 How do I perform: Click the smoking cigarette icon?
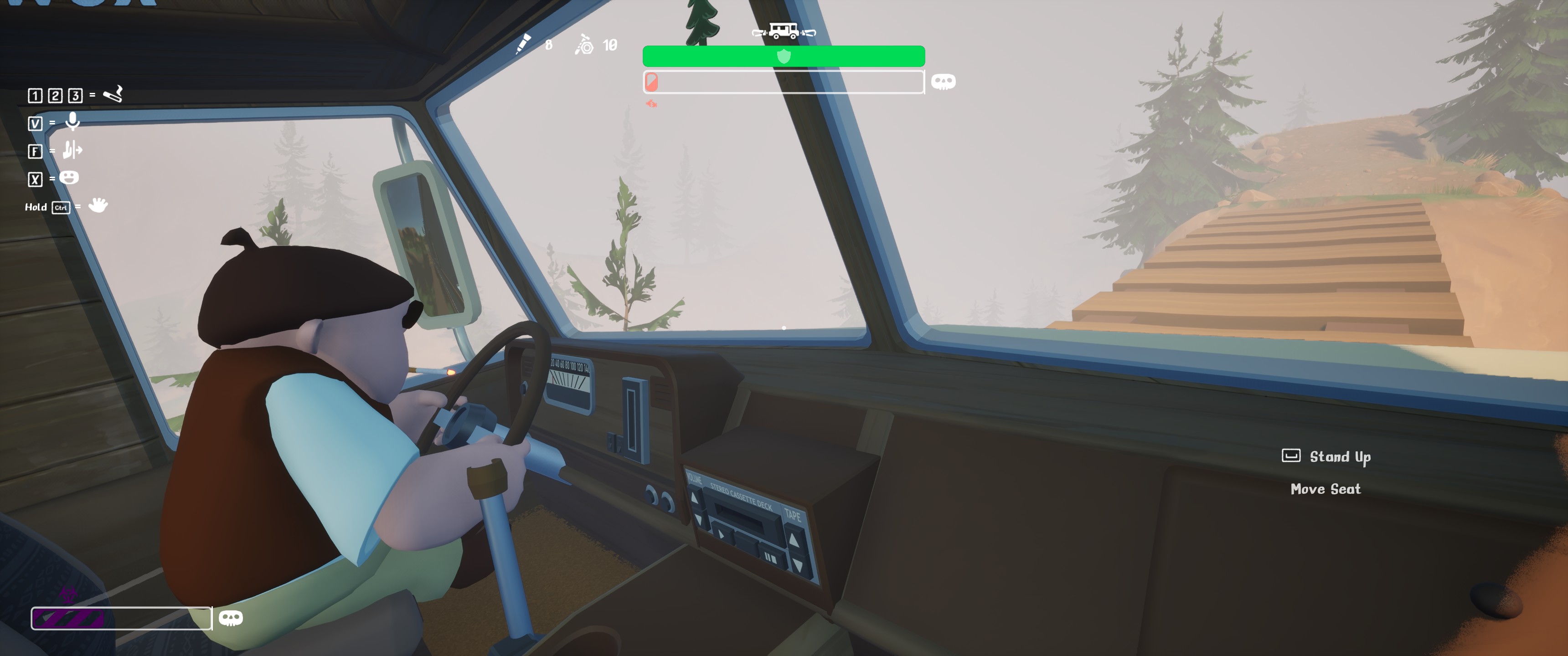113,94
